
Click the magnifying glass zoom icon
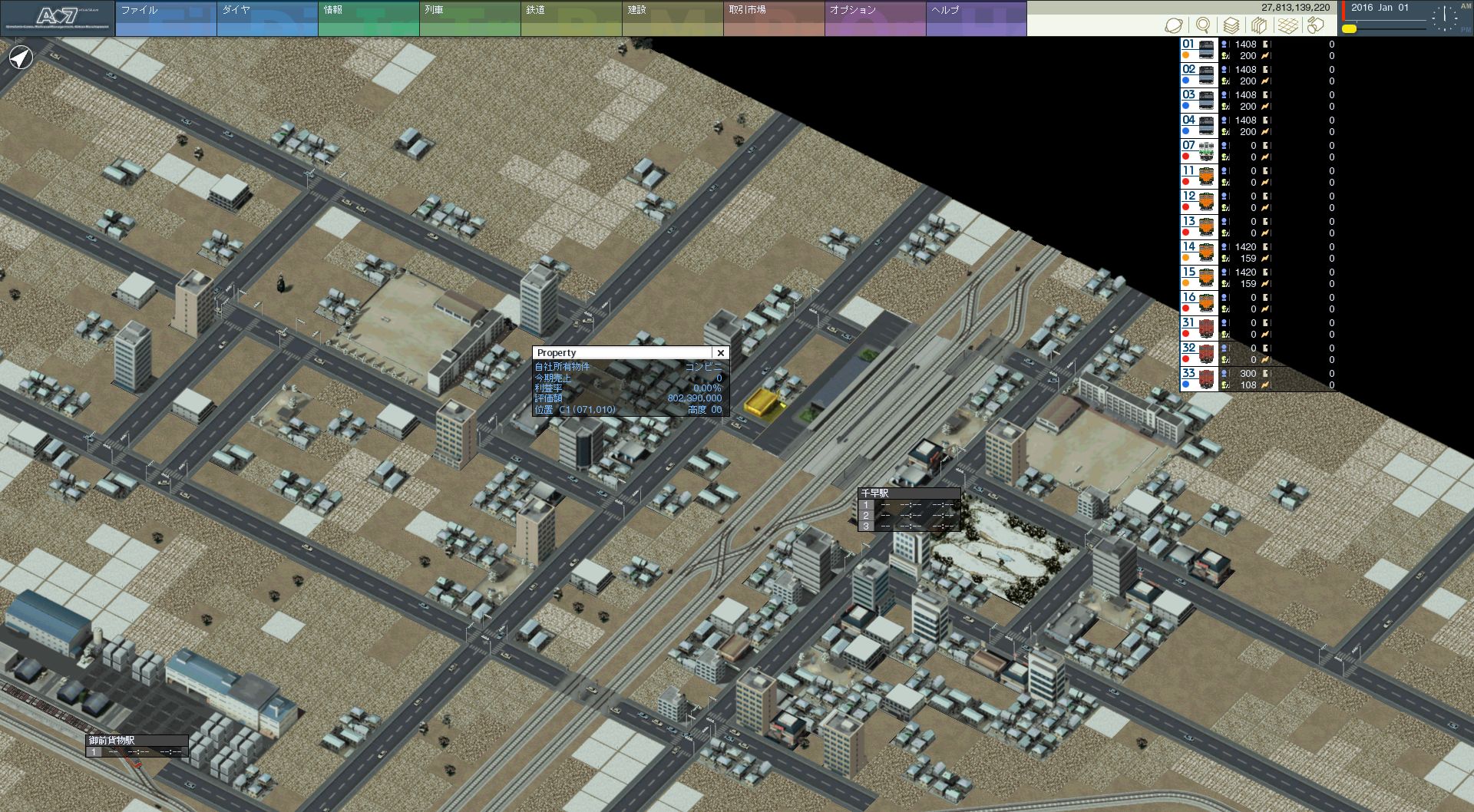point(1203,25)
